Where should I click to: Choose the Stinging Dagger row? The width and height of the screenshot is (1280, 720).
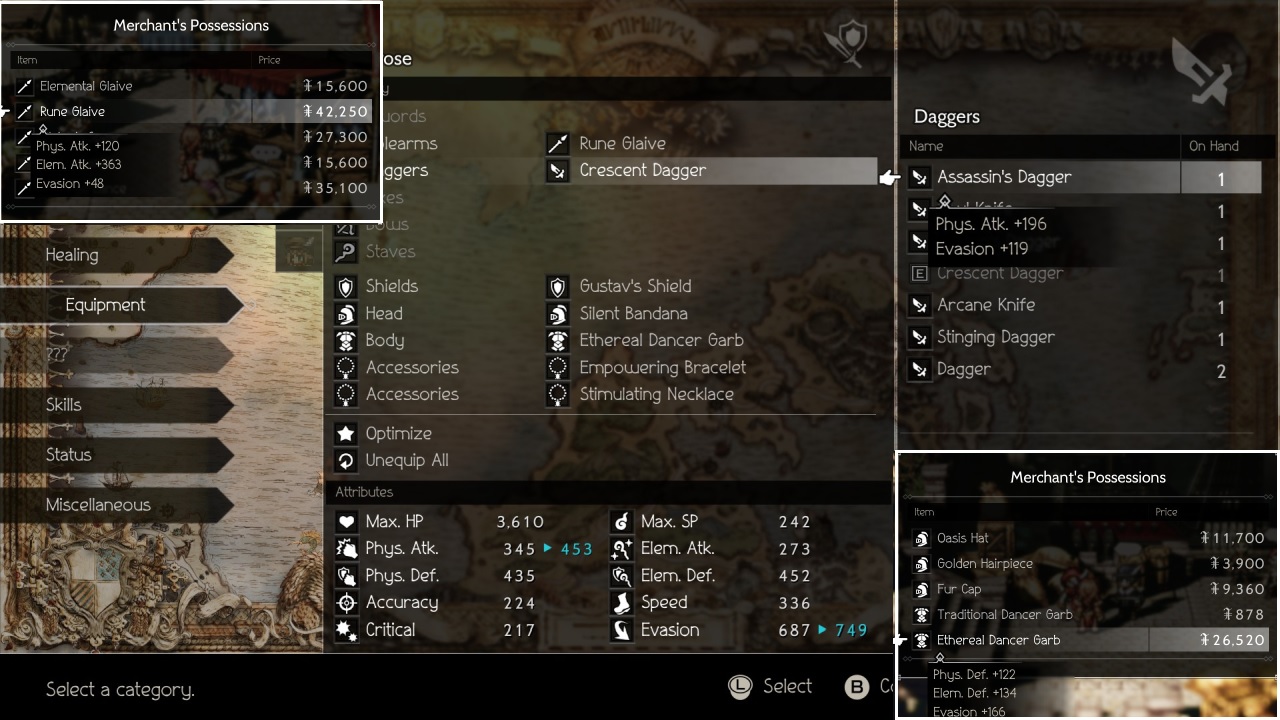[995, 338]
